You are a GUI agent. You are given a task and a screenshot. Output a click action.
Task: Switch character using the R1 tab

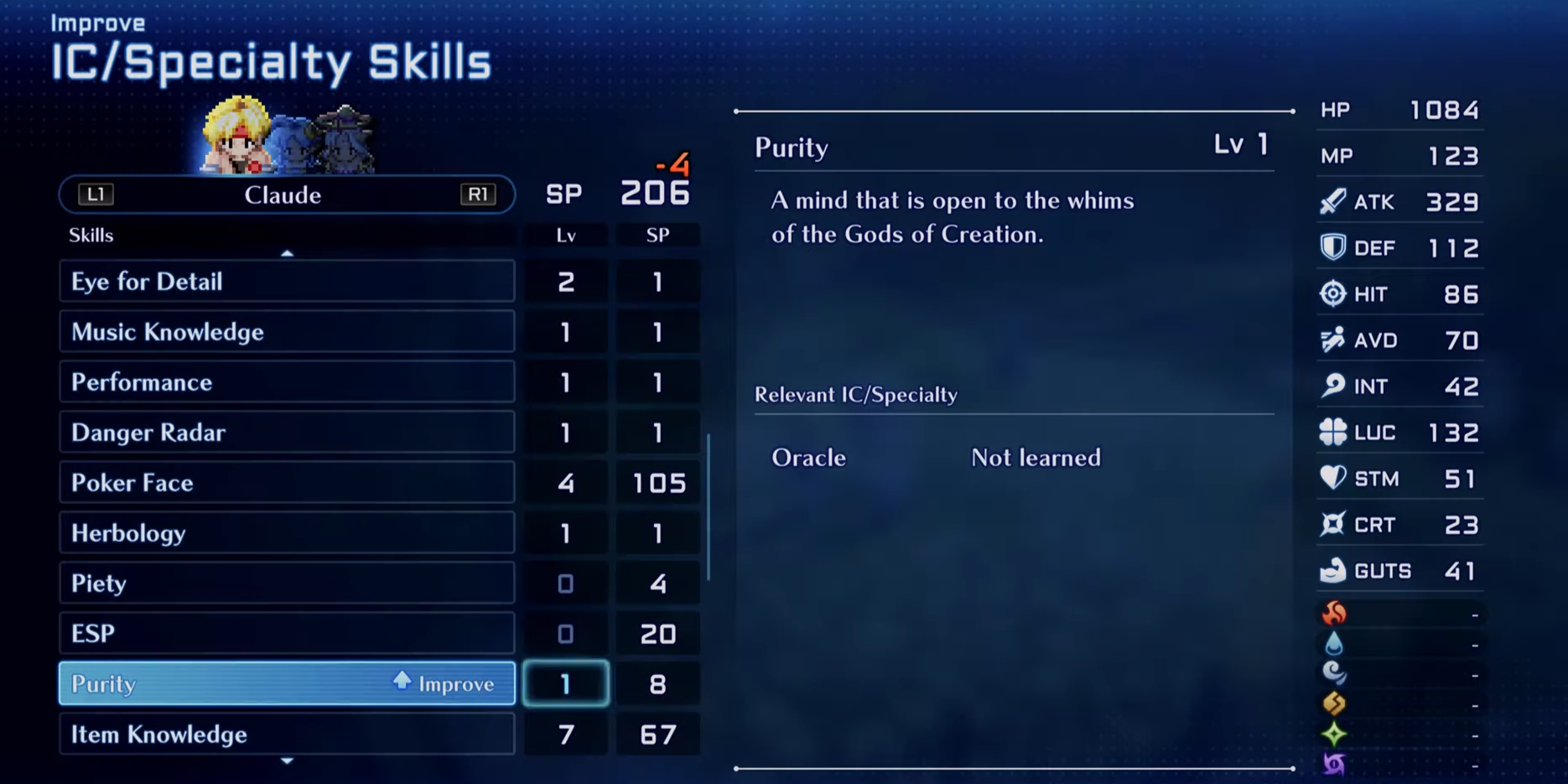coord(479,195)
